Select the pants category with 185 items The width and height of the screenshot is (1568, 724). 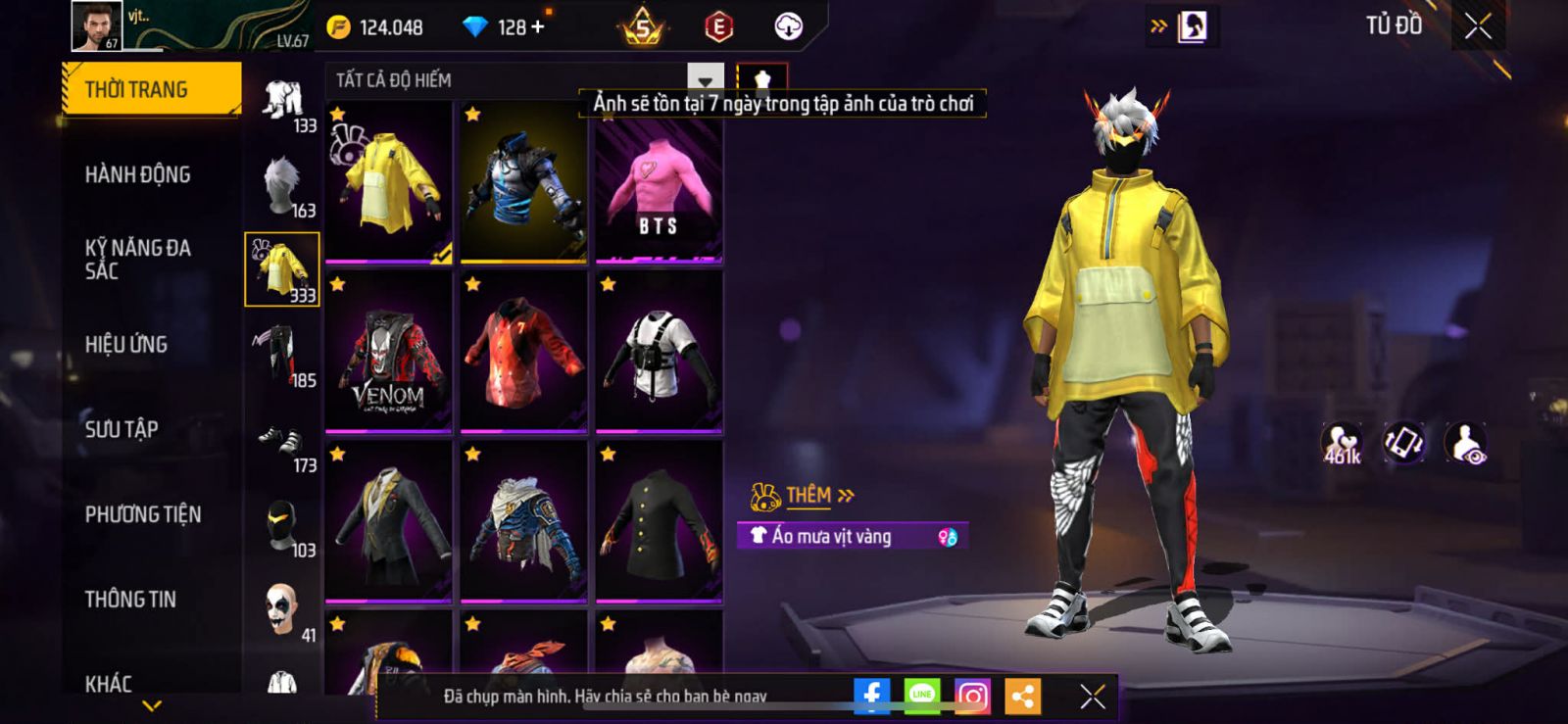(282, 355)
